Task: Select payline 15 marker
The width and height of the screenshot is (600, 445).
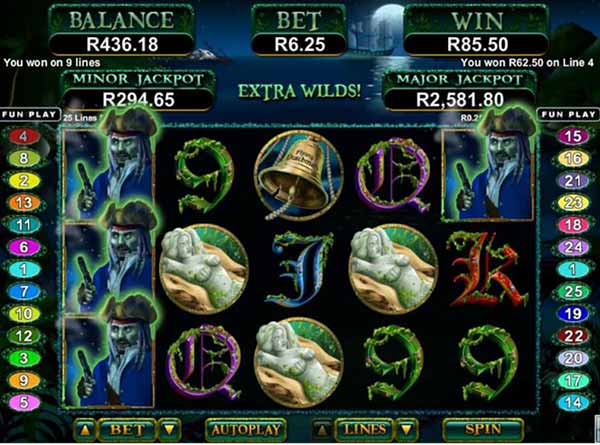Action: coord(574,136)
